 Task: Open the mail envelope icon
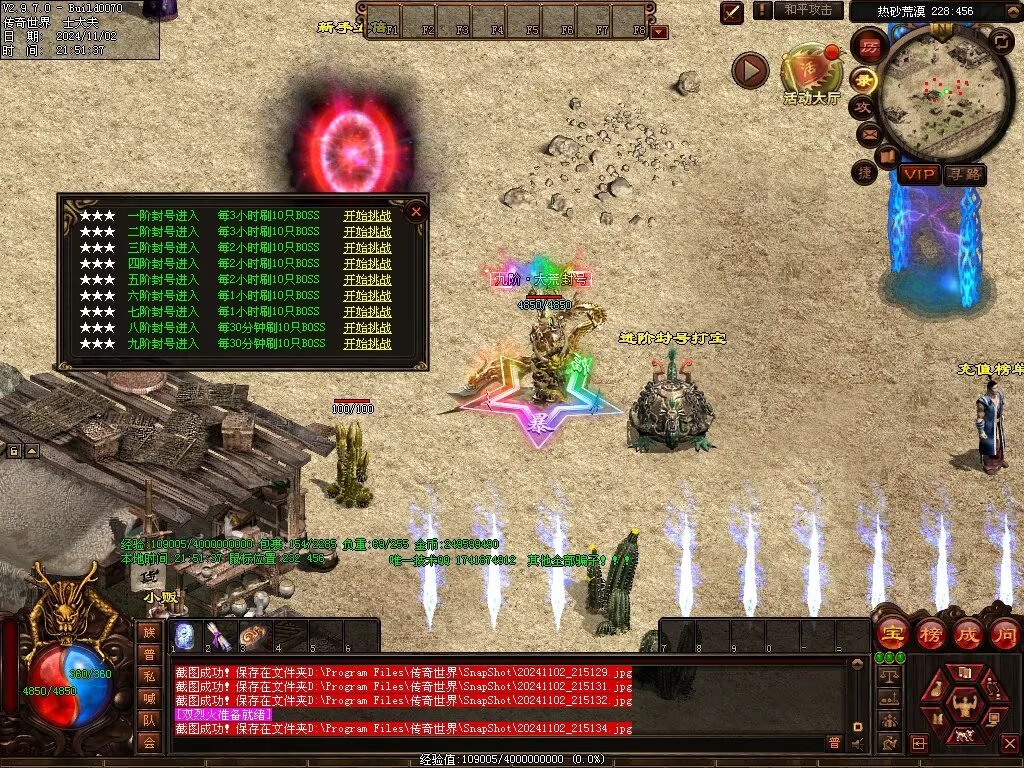(868, 133)
